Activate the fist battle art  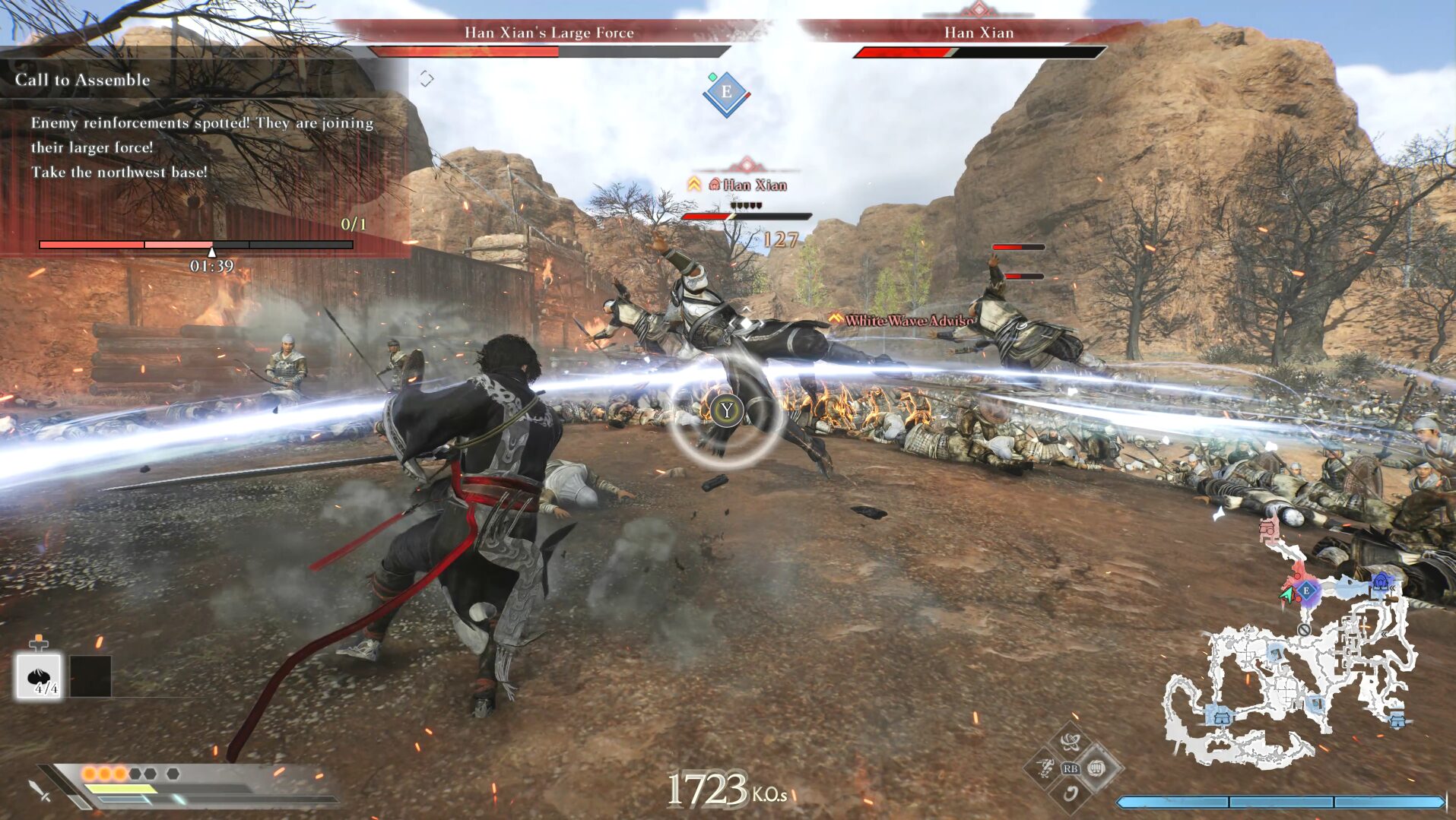click(x=1096, y=768)
